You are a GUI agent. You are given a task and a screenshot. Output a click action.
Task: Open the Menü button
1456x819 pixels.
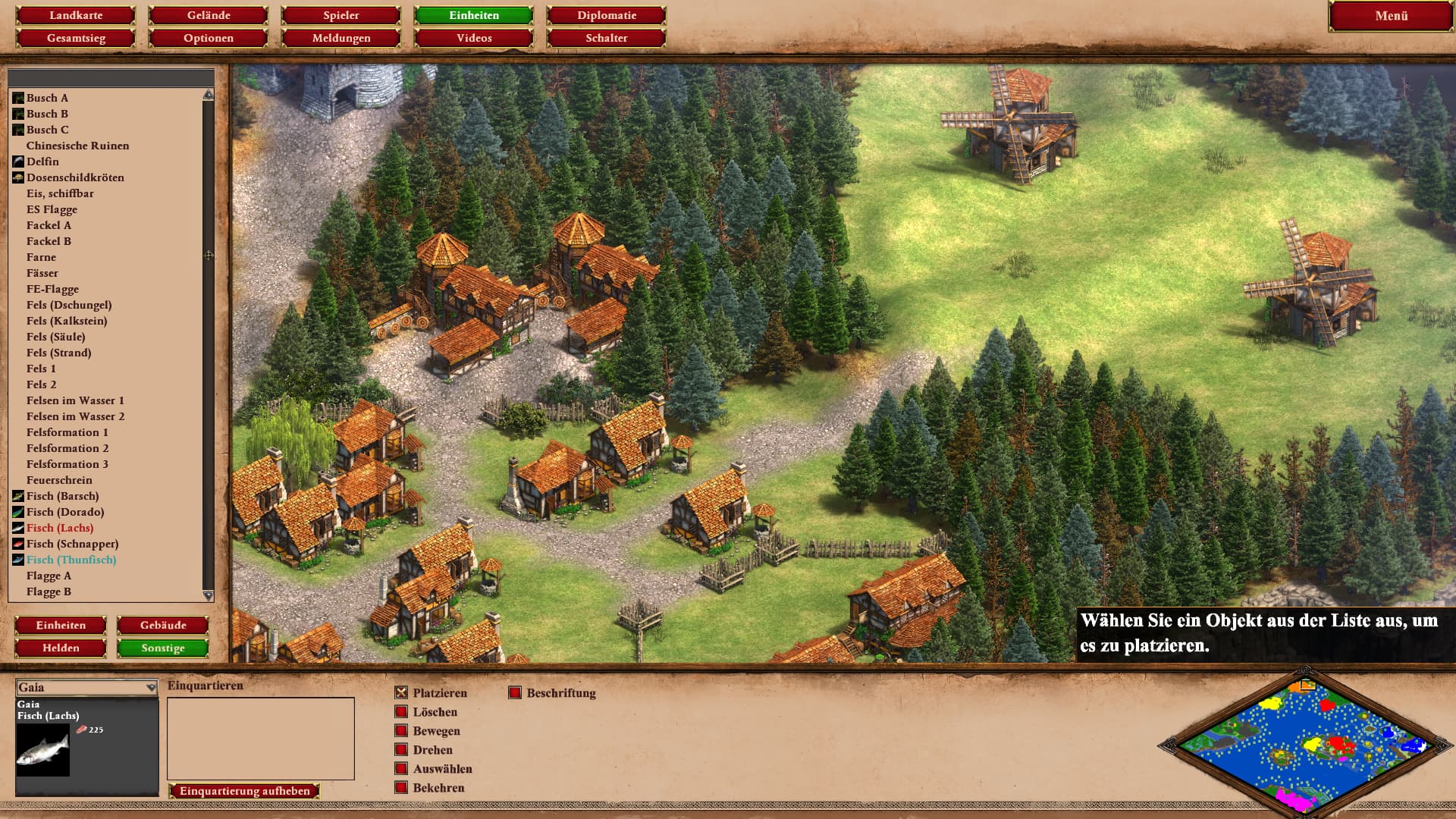pyautogui.click(x=1391, y=16)
